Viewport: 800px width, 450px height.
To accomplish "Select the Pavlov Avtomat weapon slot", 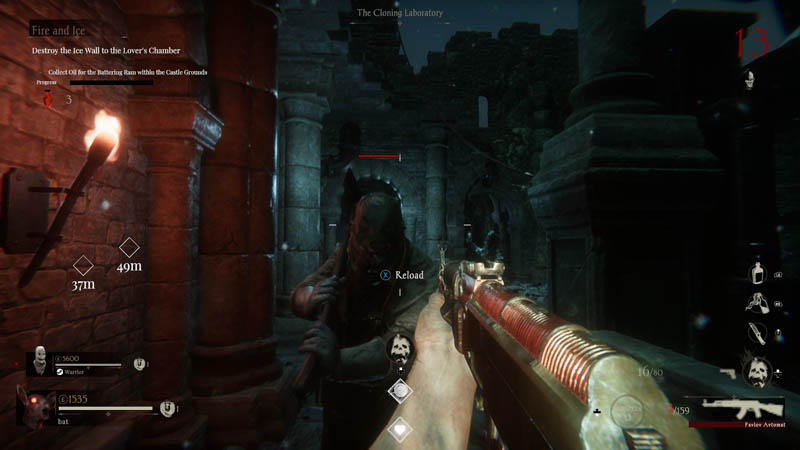I will pyautogui.click(x=744, y=407).
